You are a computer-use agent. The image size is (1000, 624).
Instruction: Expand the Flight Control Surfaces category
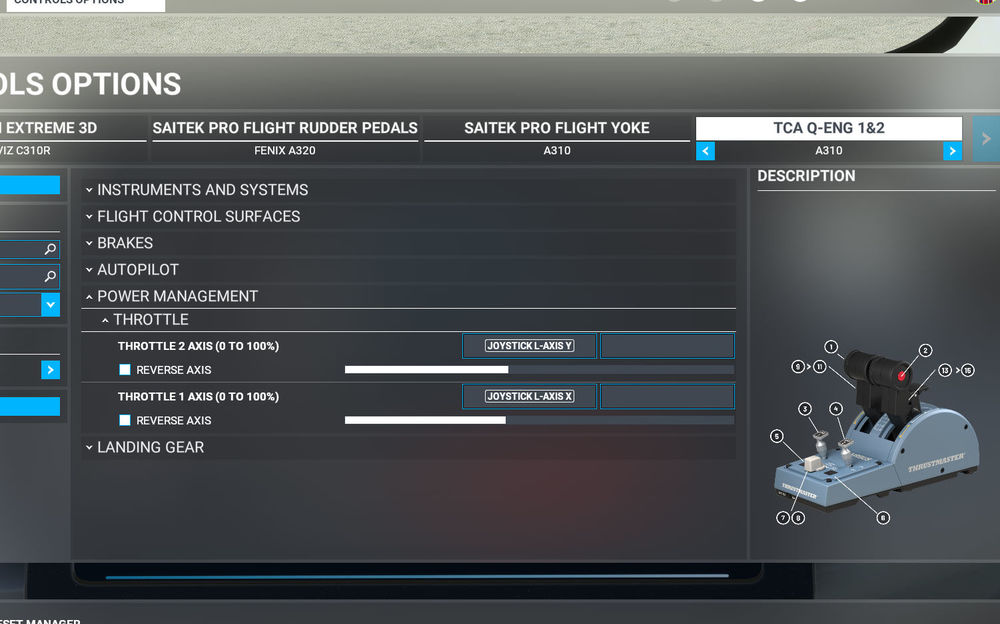click(x=198, y=216)
